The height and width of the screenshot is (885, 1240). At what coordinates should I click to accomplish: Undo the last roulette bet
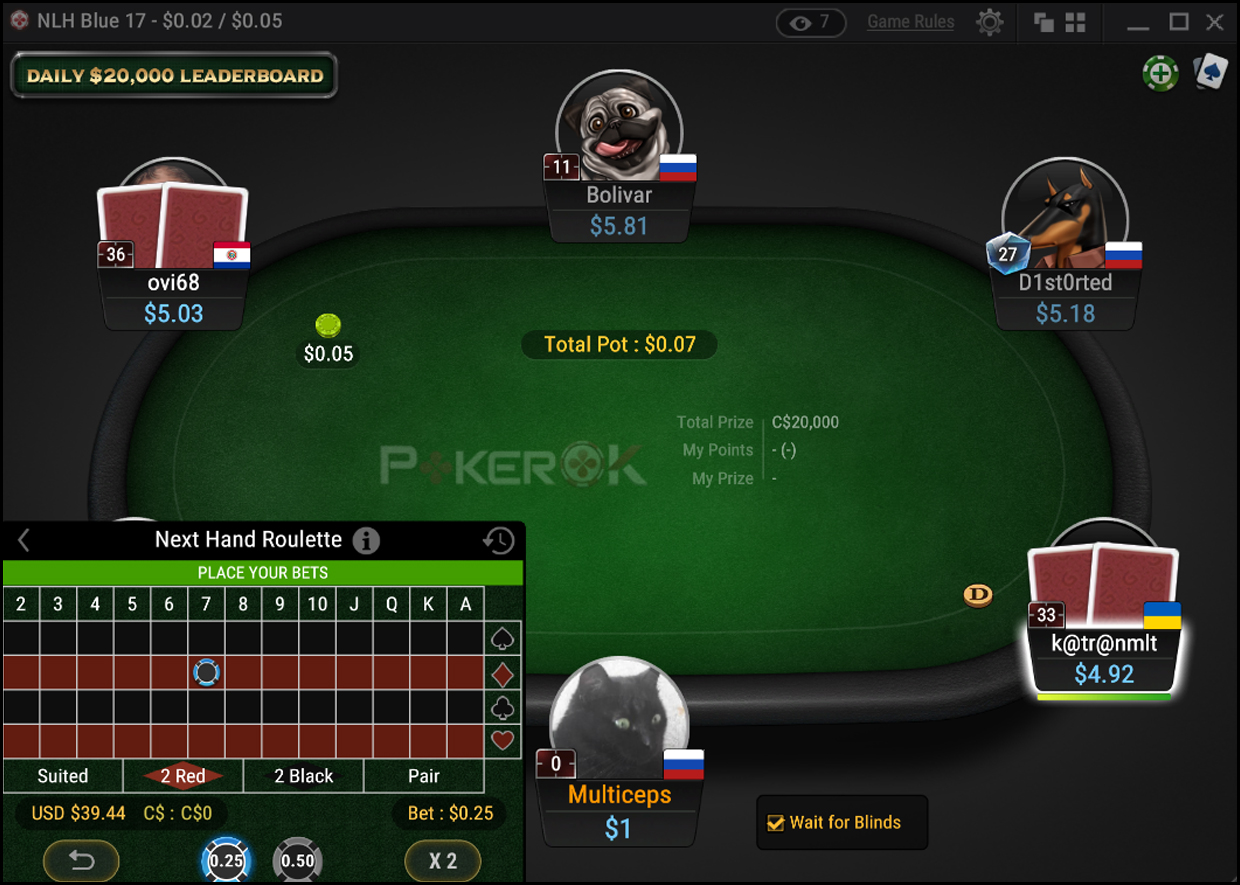(x=81, y=860)
